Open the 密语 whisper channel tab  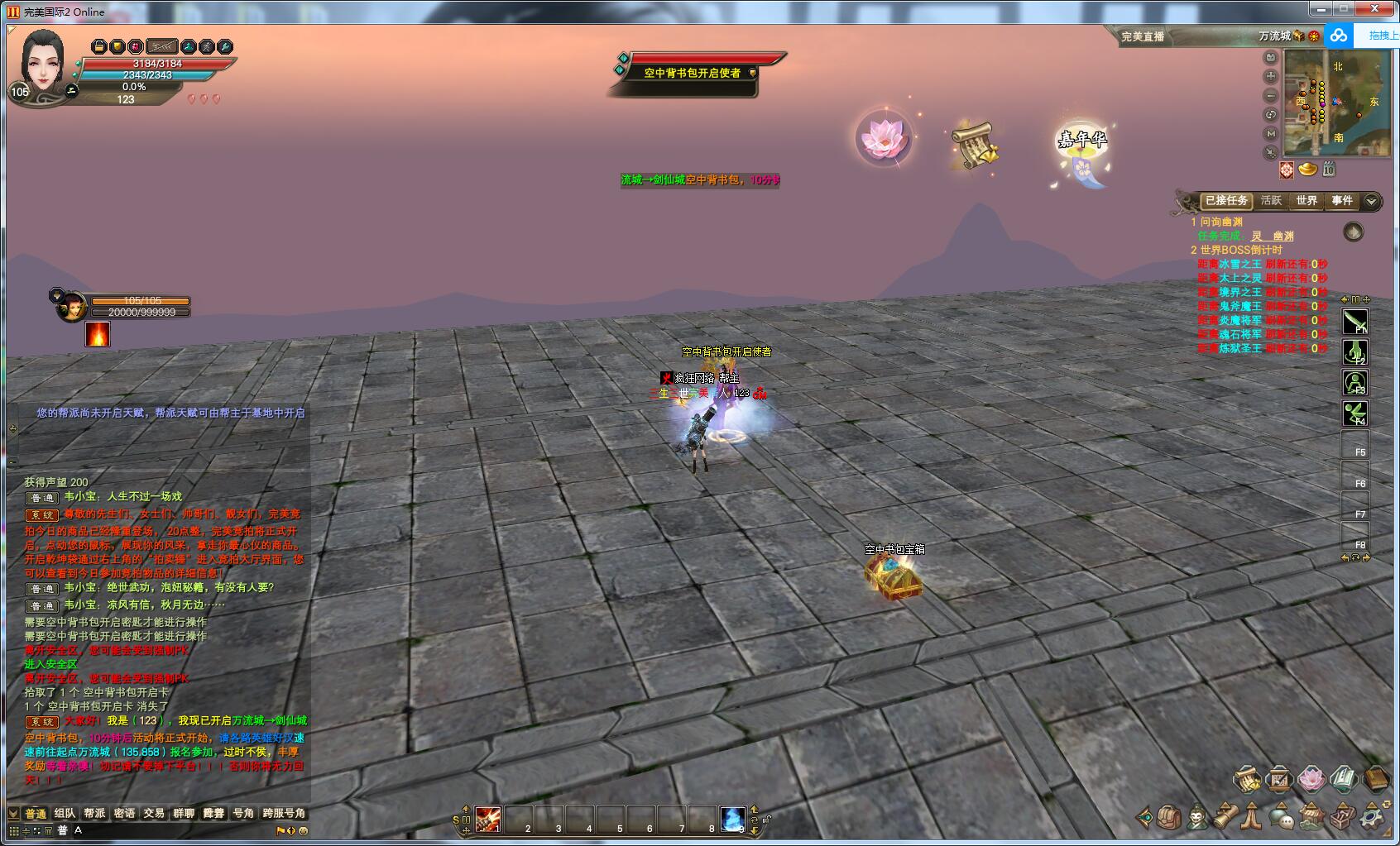124,814
